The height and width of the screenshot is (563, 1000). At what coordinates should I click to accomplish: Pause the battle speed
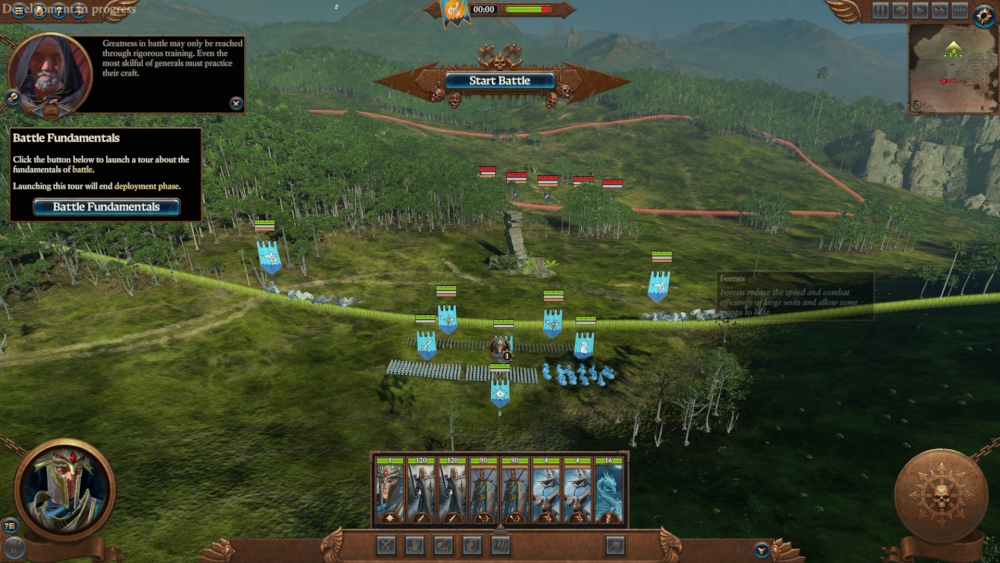tap(880, 11)
